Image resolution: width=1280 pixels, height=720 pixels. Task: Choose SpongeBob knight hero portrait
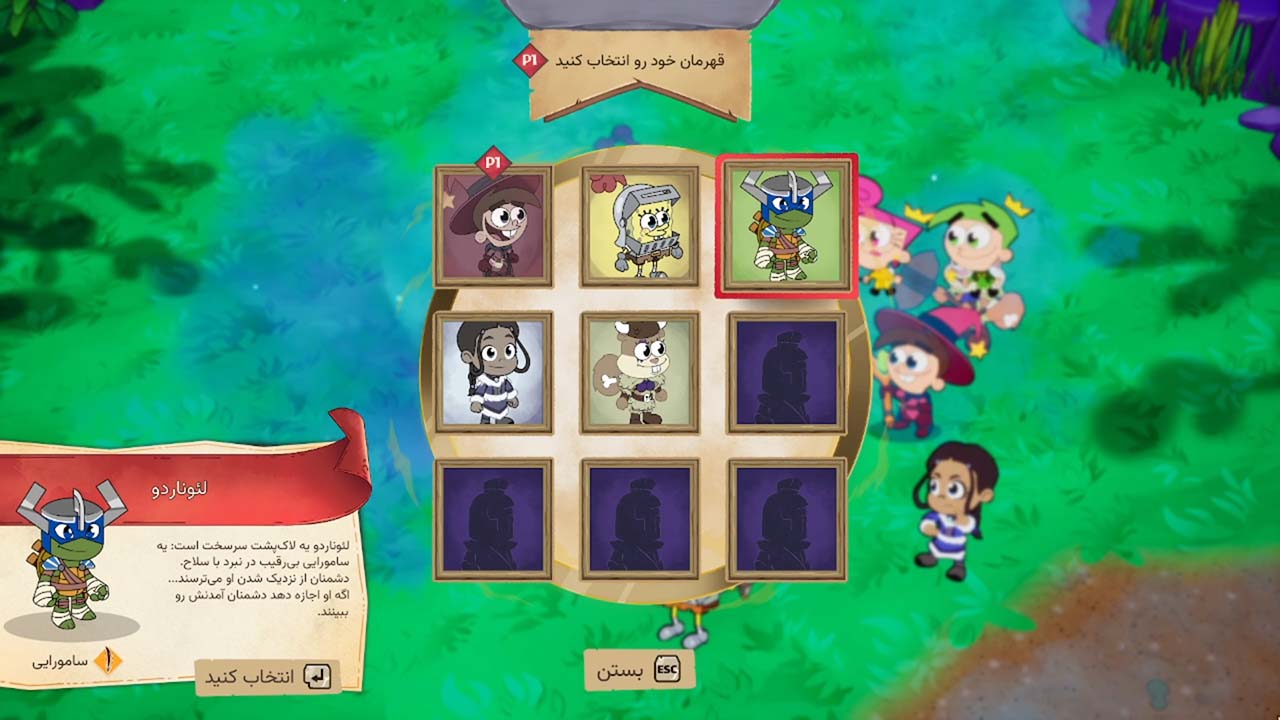tap(640, 226)
